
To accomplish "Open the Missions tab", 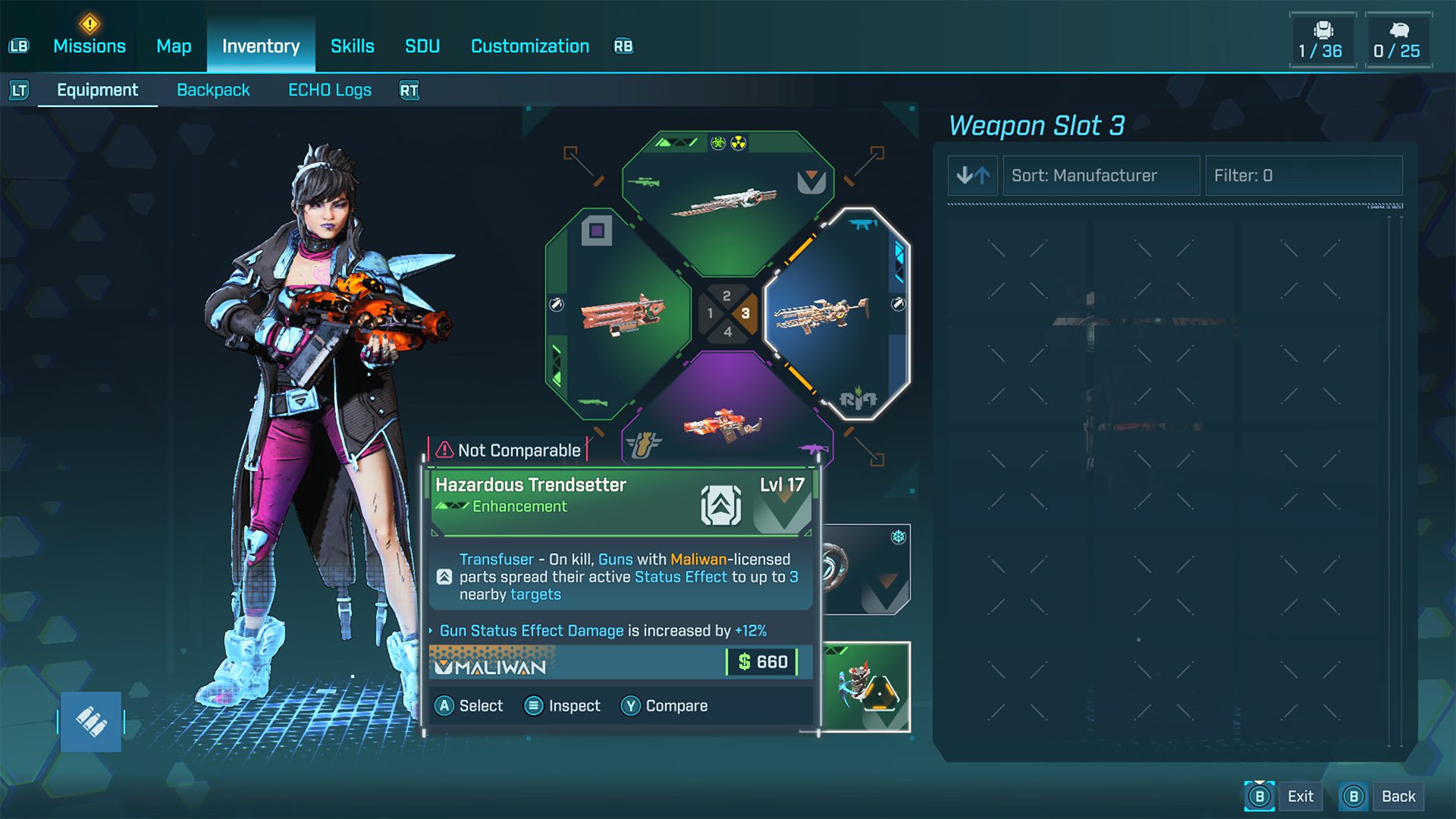I will 89,46.
